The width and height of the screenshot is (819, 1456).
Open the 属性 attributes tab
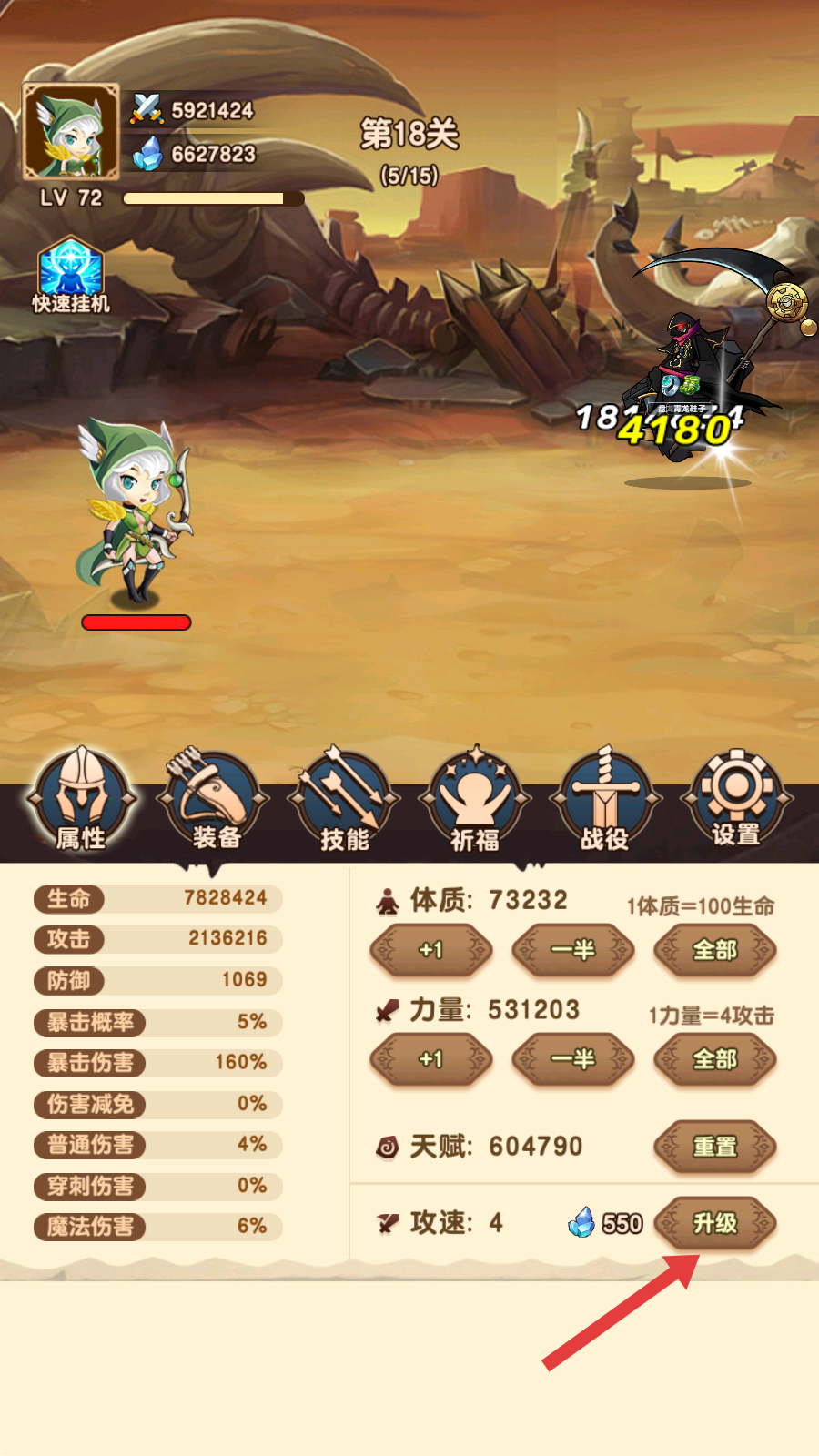82,801
